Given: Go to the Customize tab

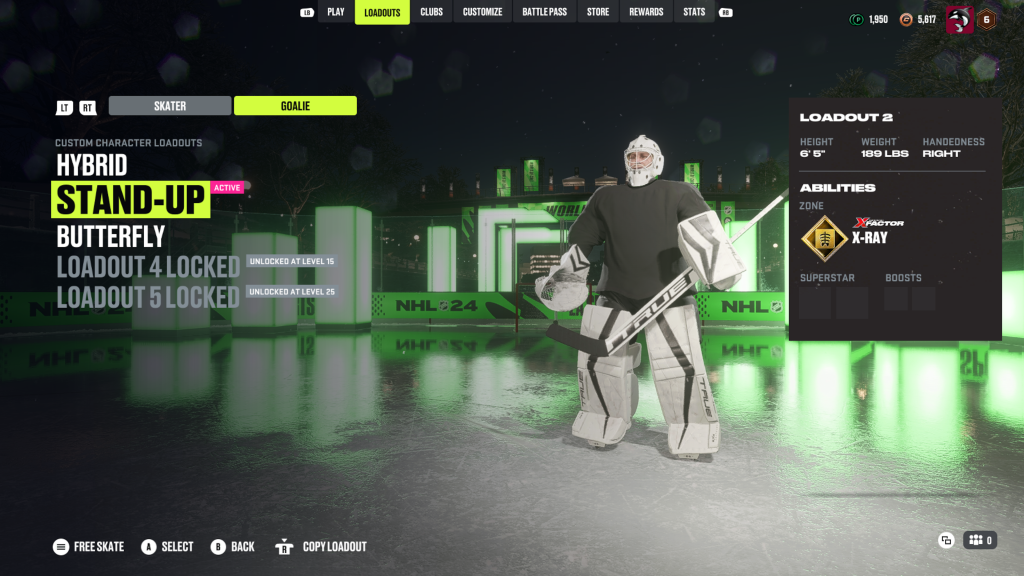Looking at the screenshot, I should [x=482, y=12].
